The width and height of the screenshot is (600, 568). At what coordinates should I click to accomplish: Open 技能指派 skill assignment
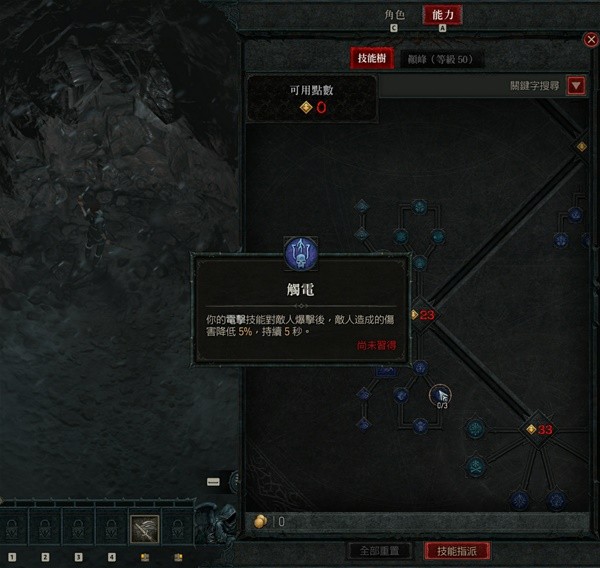(456, 551)
